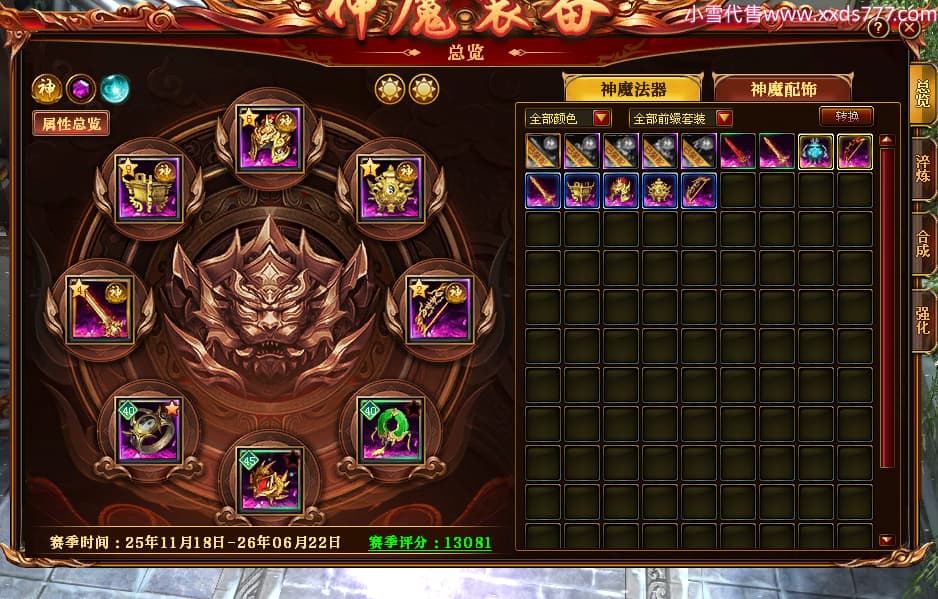Click the cyan swirl orb icon
938x599 pixels.
click(x=114, y=89)
